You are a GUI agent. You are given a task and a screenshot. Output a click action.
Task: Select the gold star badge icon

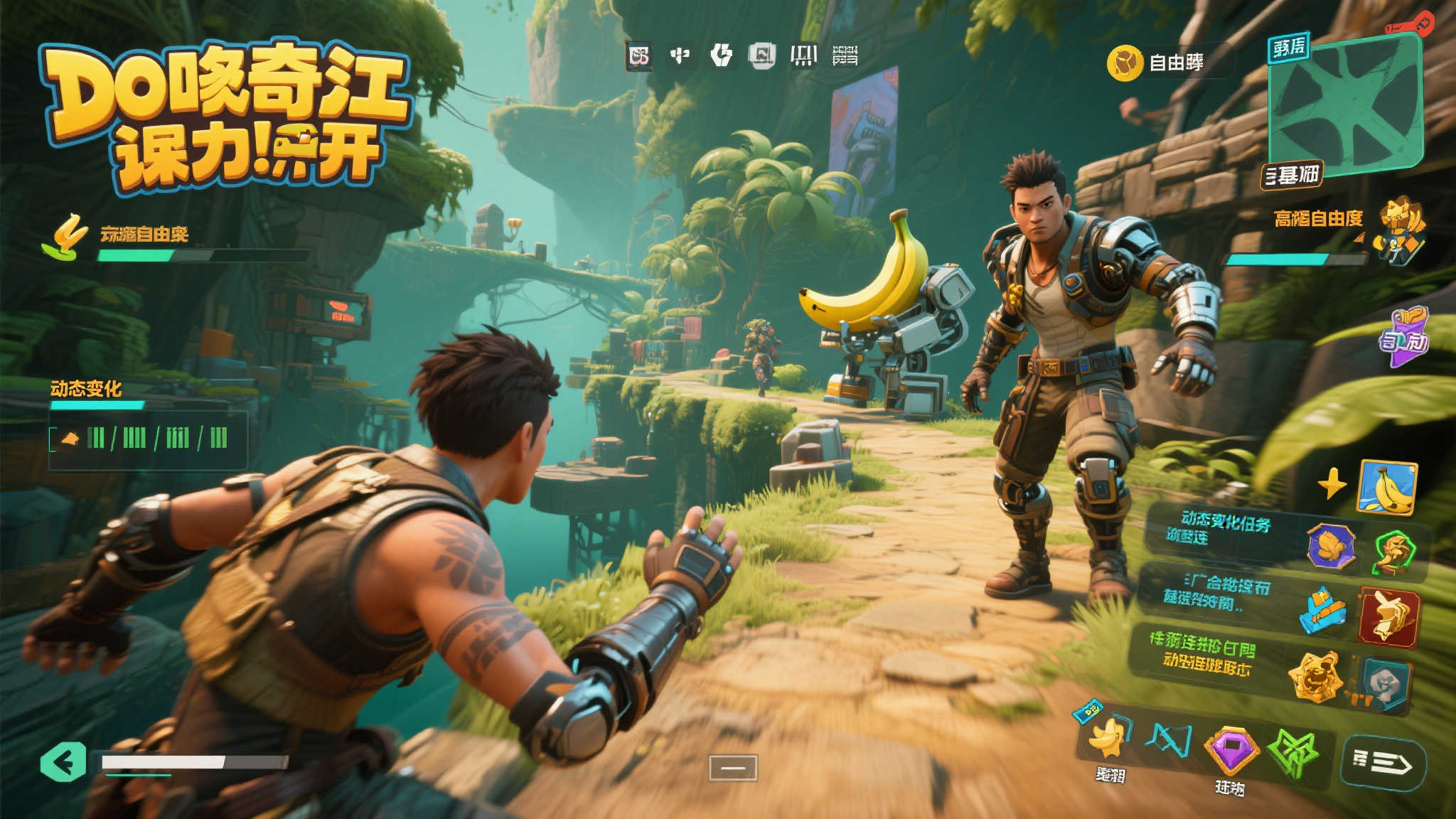click(x=1316, y=676)
